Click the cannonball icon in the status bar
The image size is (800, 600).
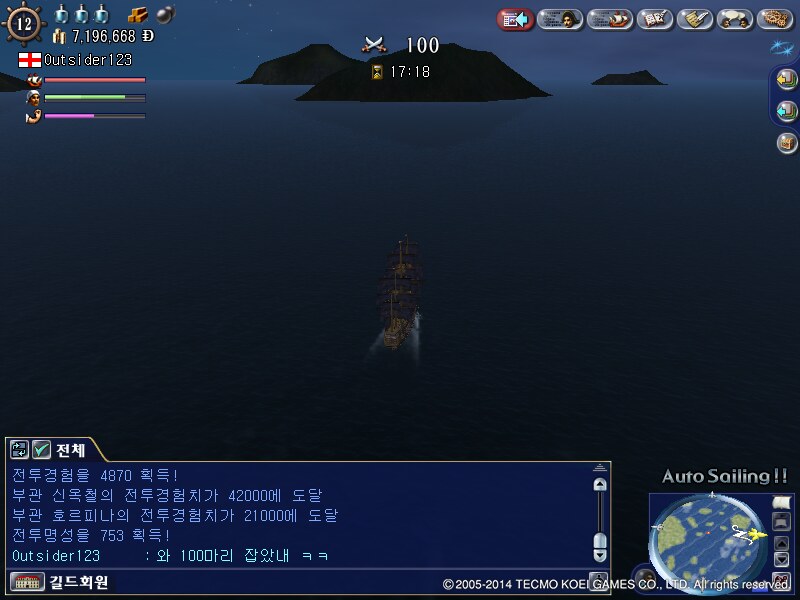[165, 14]
